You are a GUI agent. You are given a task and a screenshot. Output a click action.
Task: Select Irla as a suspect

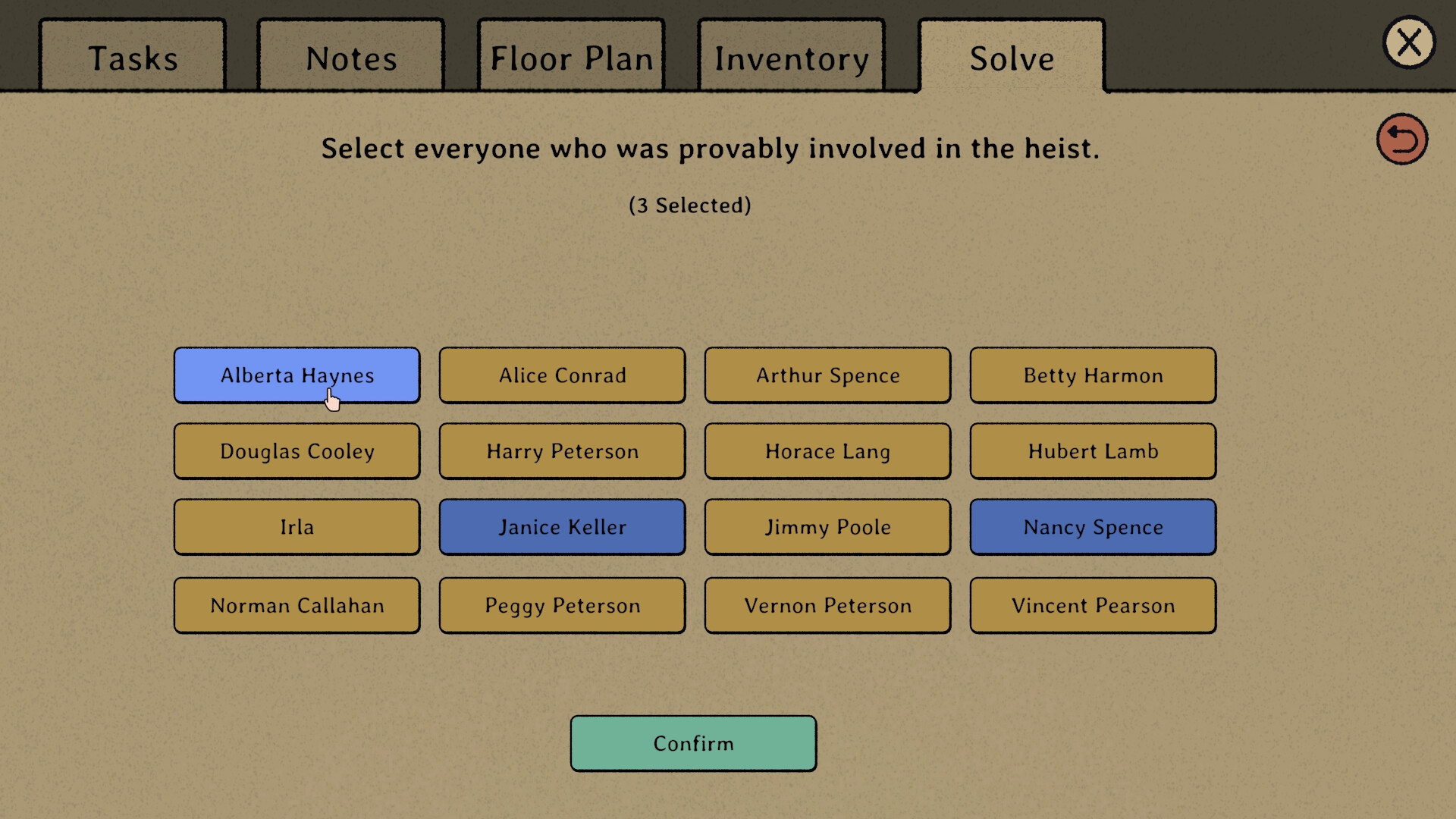coord(297,526)
